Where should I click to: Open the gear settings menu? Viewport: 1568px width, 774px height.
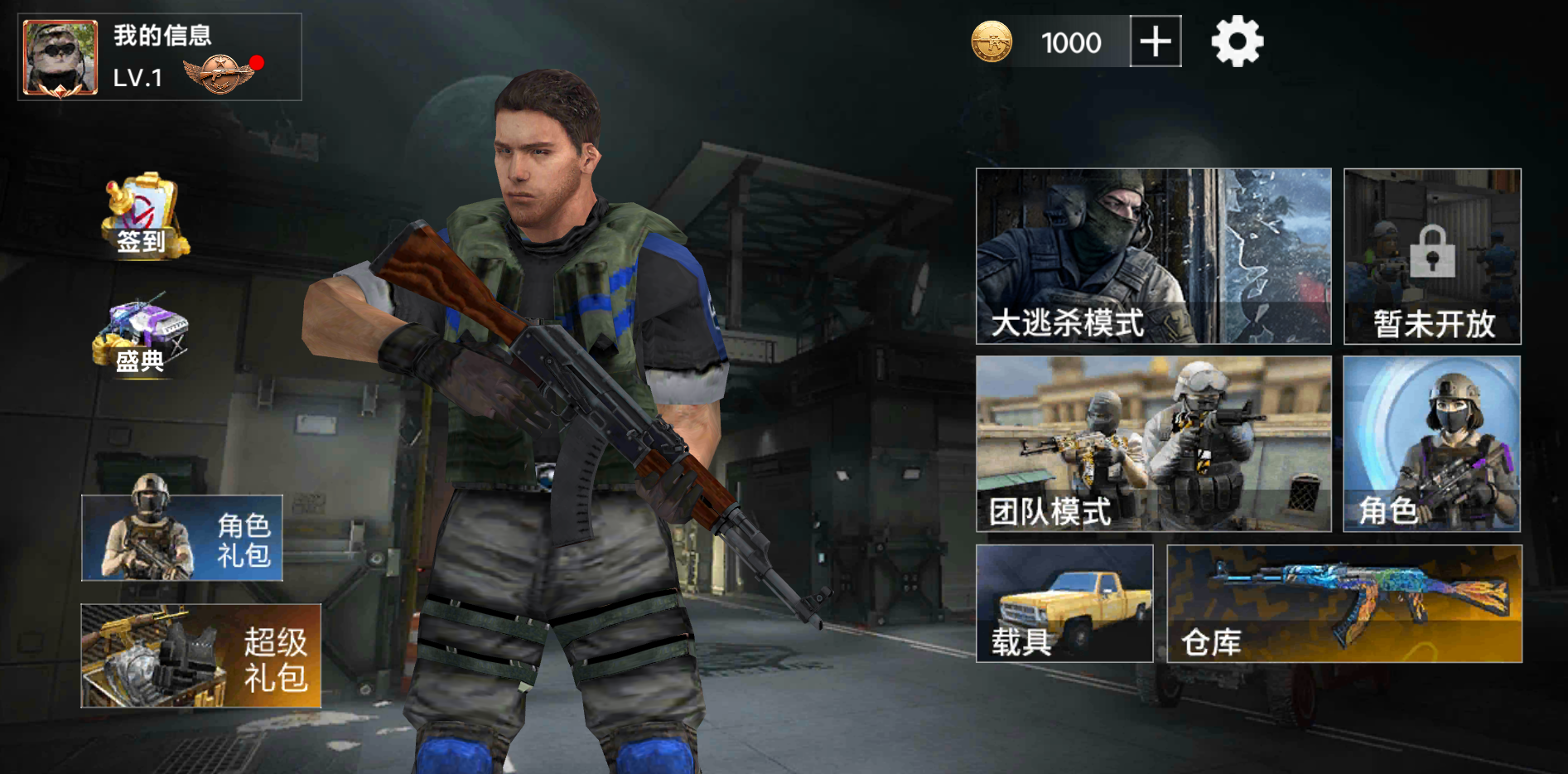(1237, 41)
